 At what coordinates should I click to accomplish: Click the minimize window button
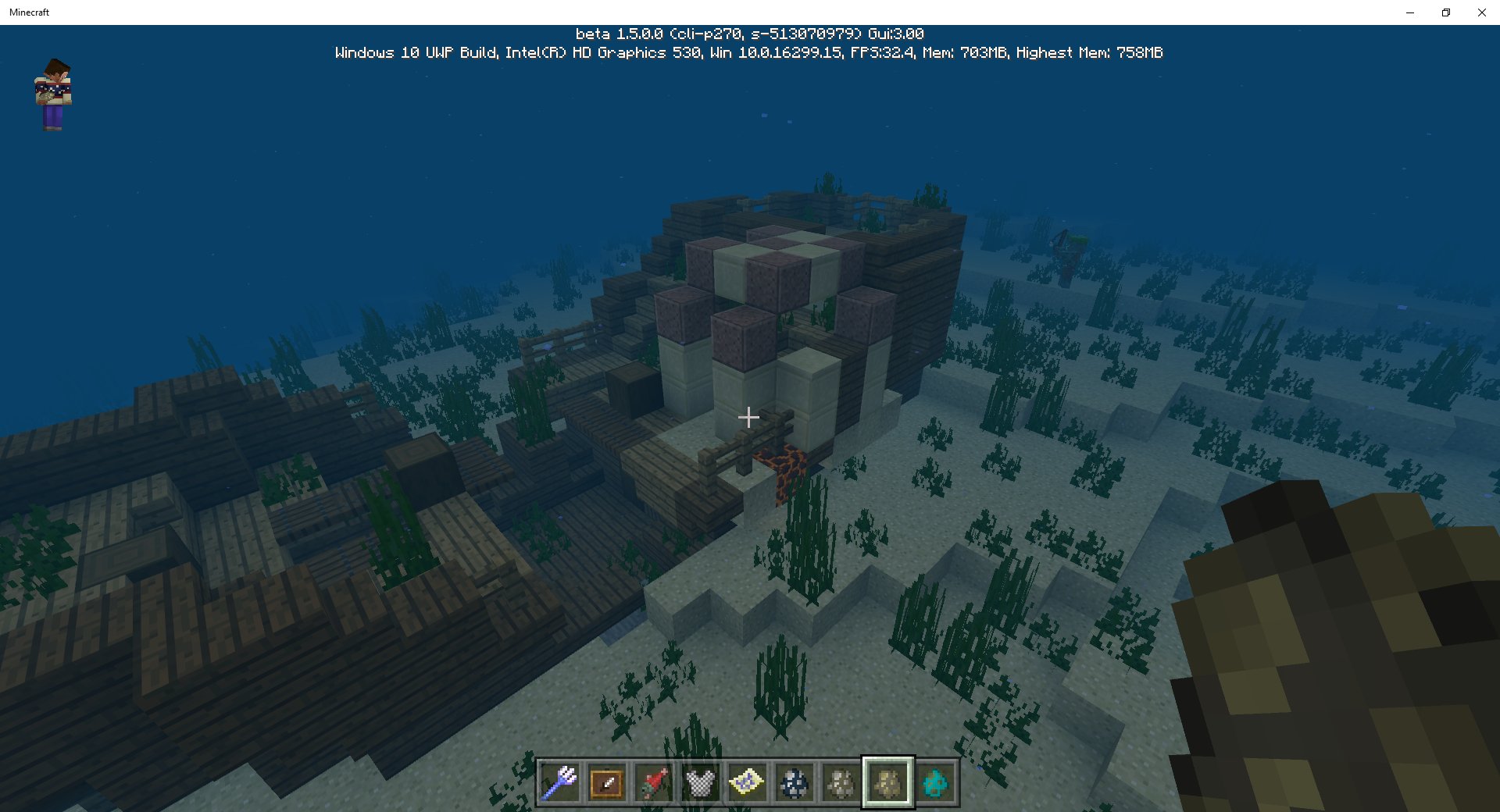[x=1409, y=12]
